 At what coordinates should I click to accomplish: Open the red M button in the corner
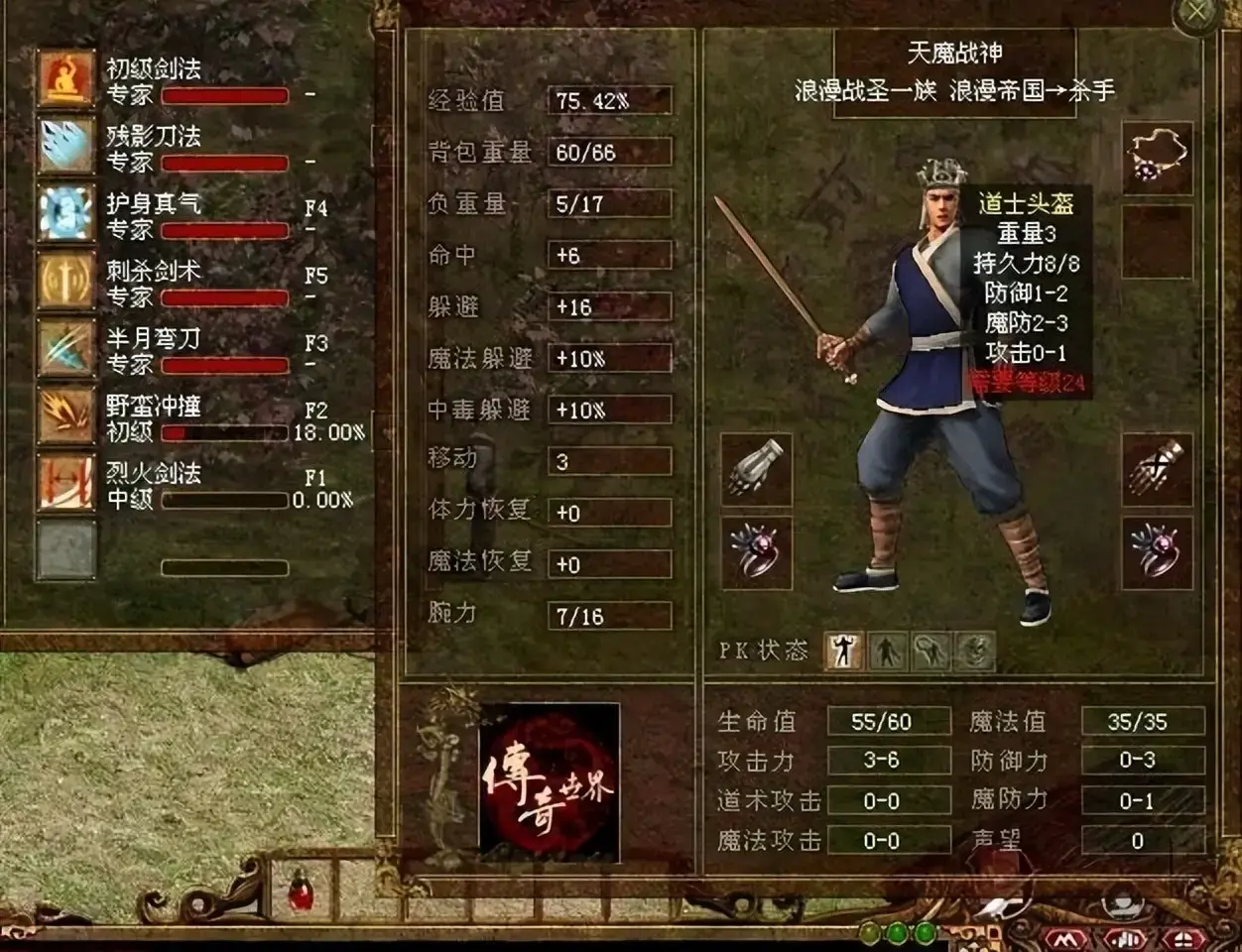click(x=1067, y=937)
